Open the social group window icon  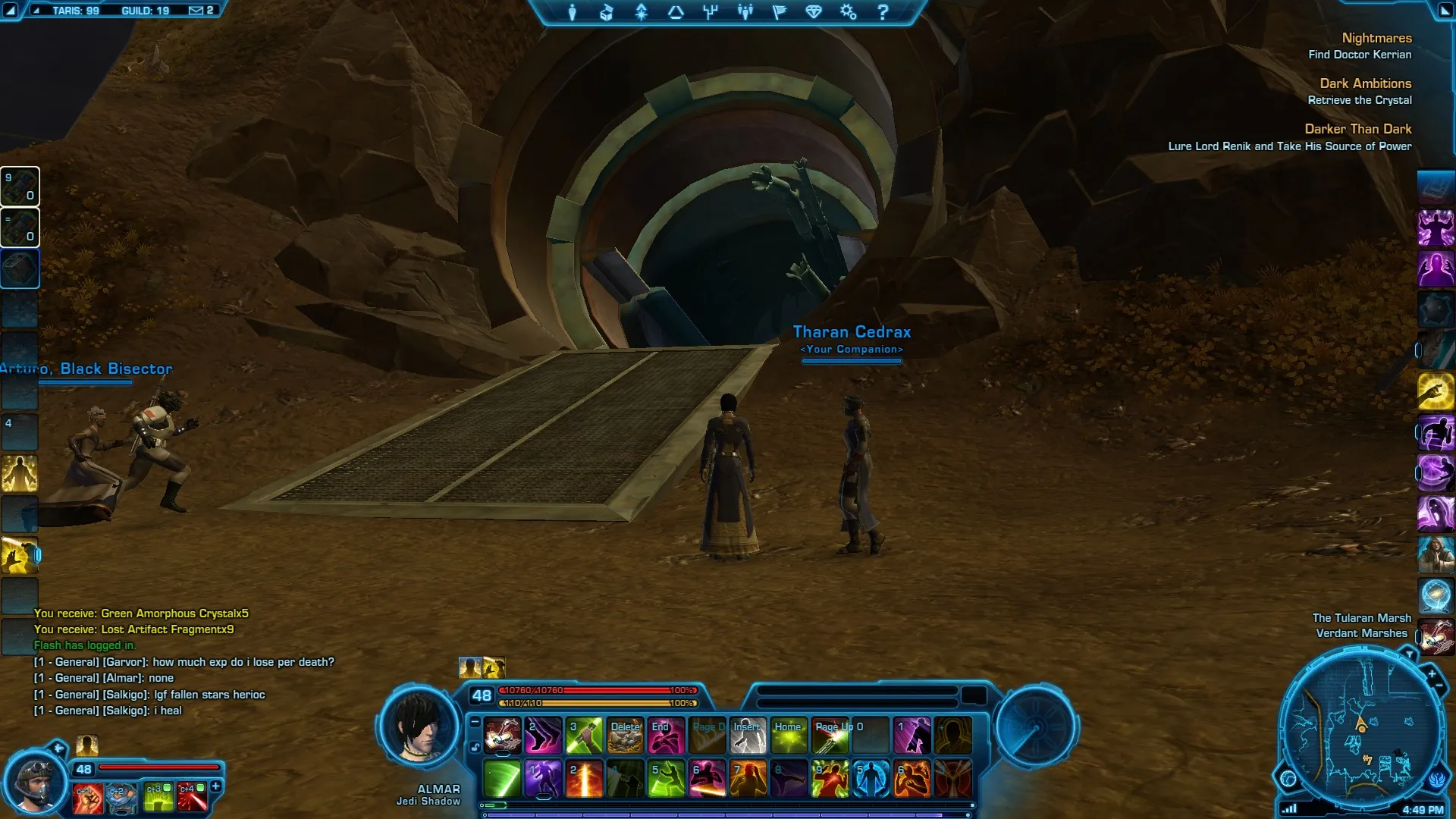coord(745,12)
